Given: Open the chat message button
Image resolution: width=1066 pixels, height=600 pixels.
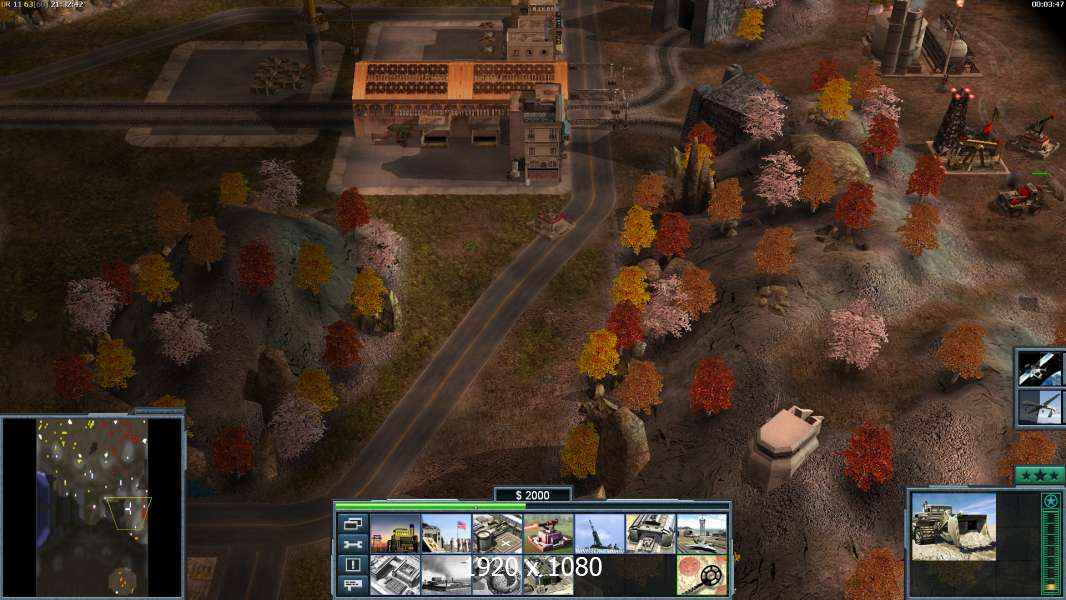Looking at the screenshot, I should point(352,586).
